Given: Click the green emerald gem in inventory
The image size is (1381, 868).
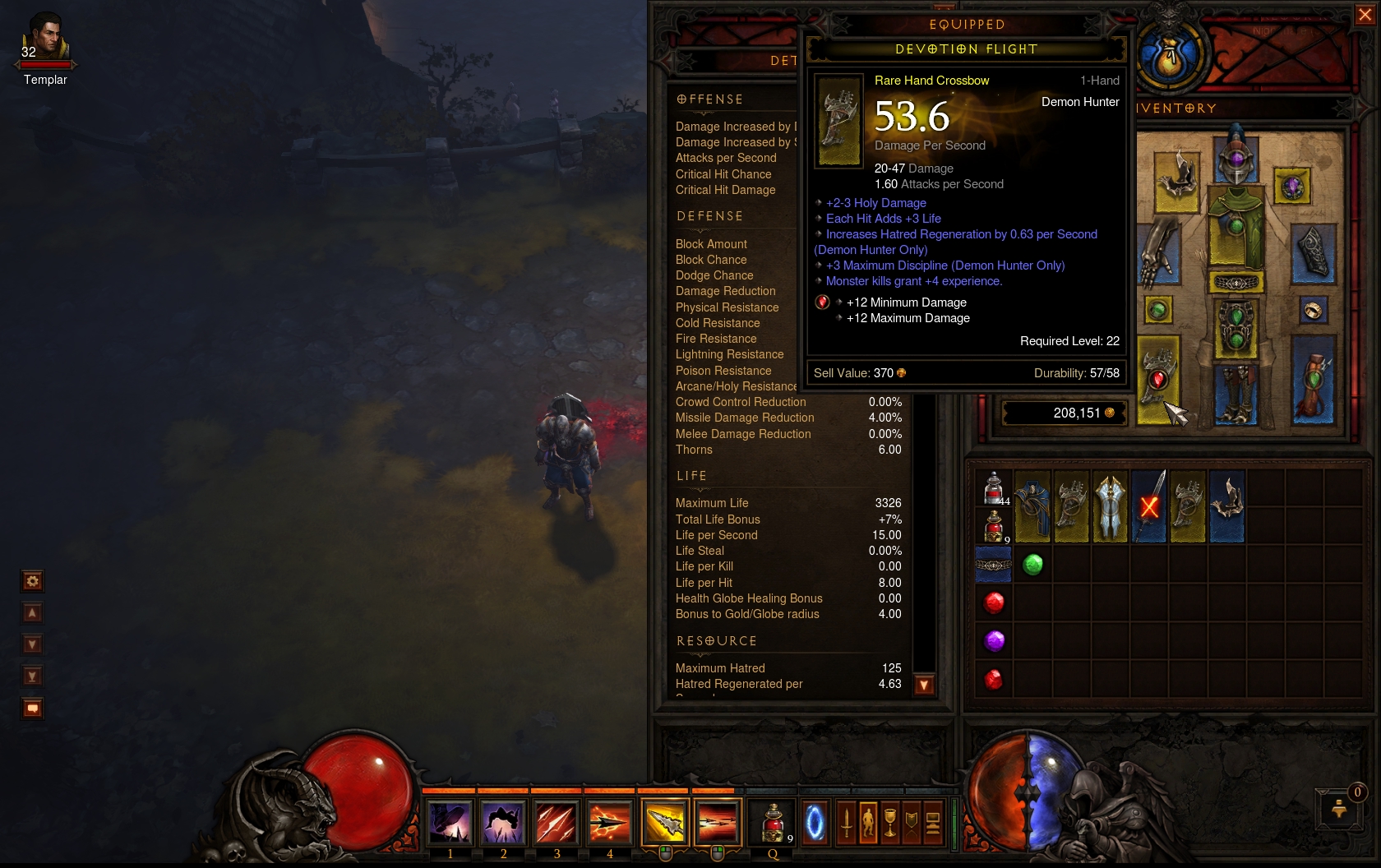Looking at the screenshot, I should 1033,564.
